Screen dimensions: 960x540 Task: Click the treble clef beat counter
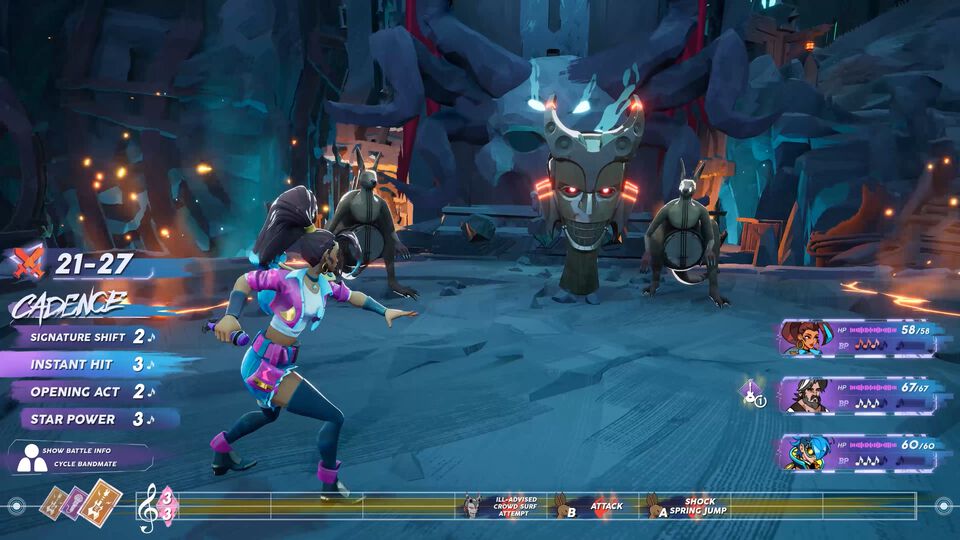point(155,505)
